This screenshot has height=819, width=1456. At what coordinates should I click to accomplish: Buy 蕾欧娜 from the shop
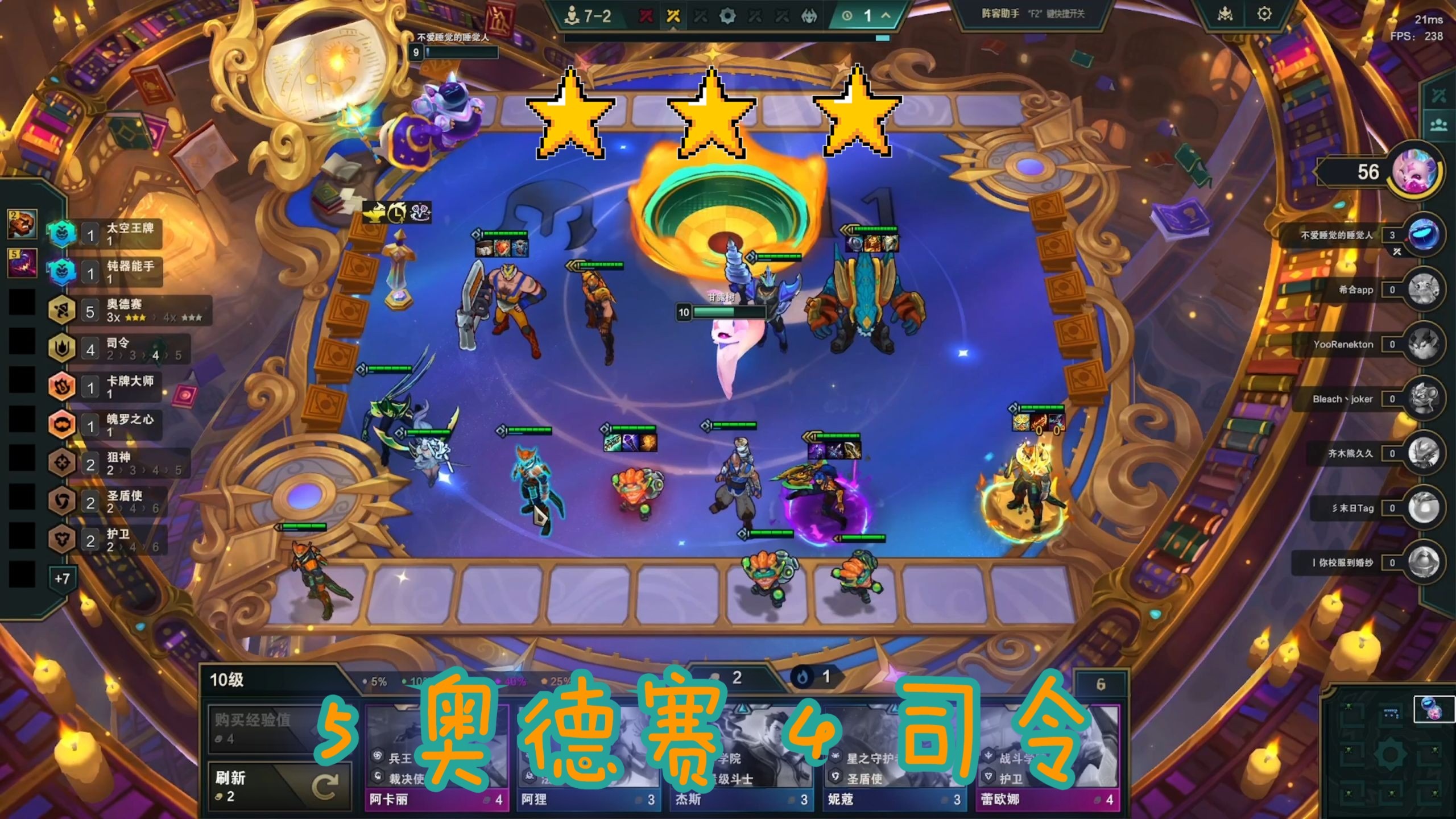coord(1047,756)
